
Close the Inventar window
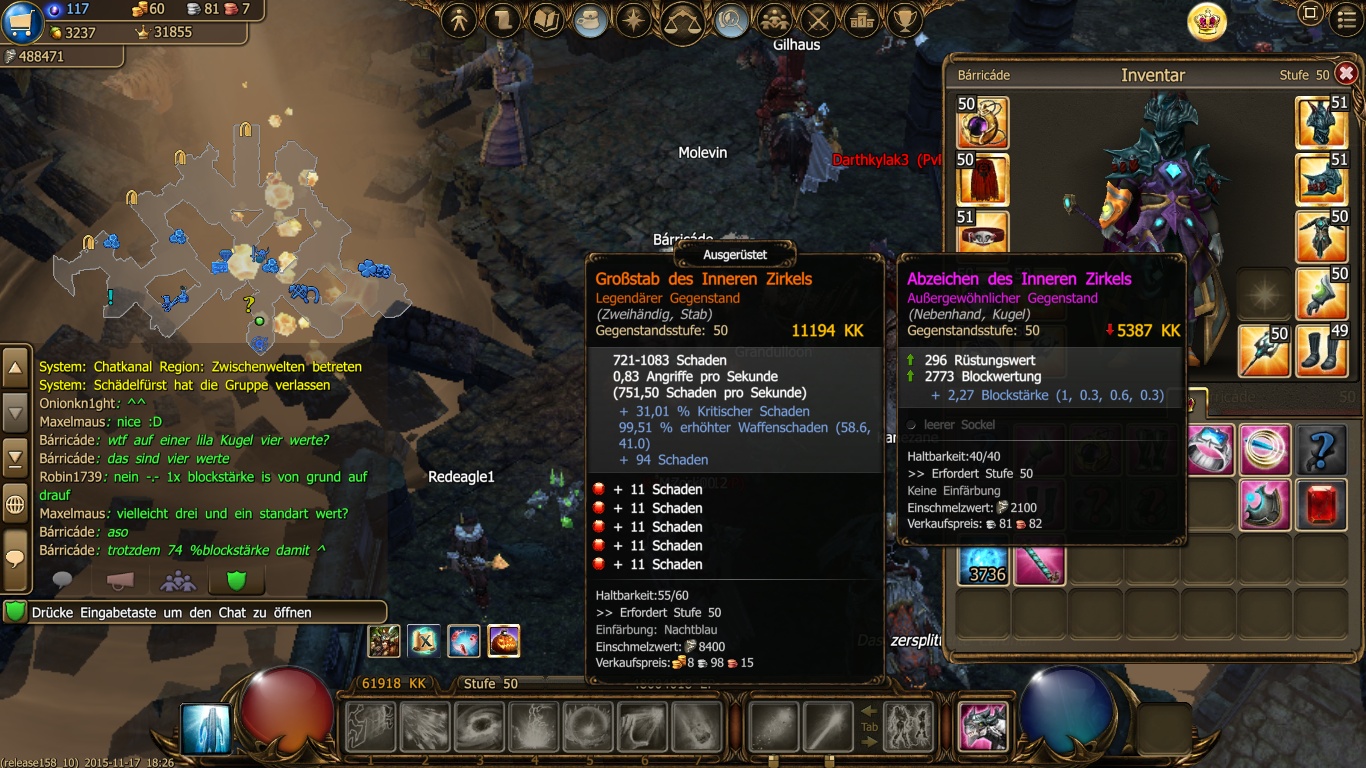[x=1346, y=73]
